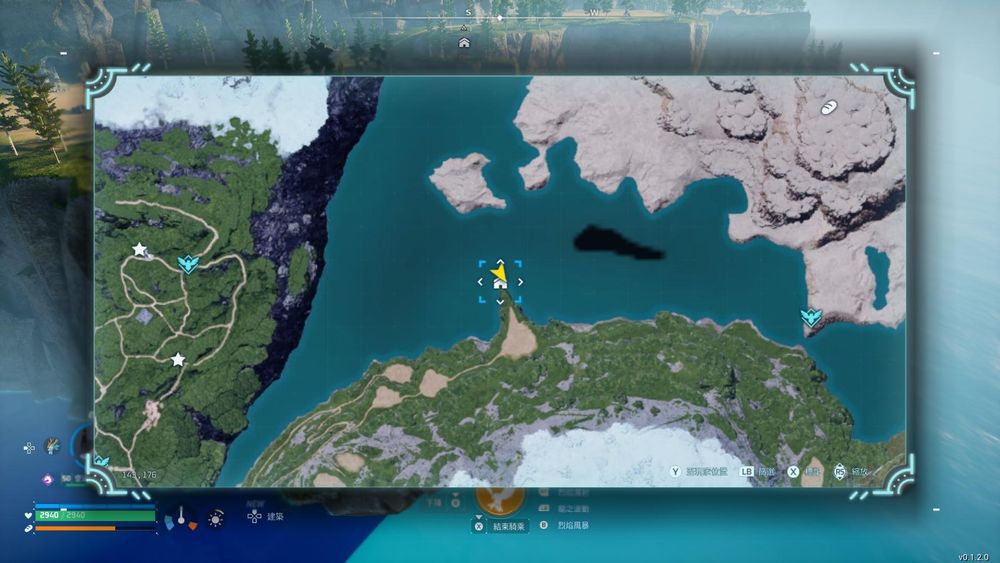Click the home icon on the compass bar
The width and height of the screenshot is (1000, 563).
(464, 43)
